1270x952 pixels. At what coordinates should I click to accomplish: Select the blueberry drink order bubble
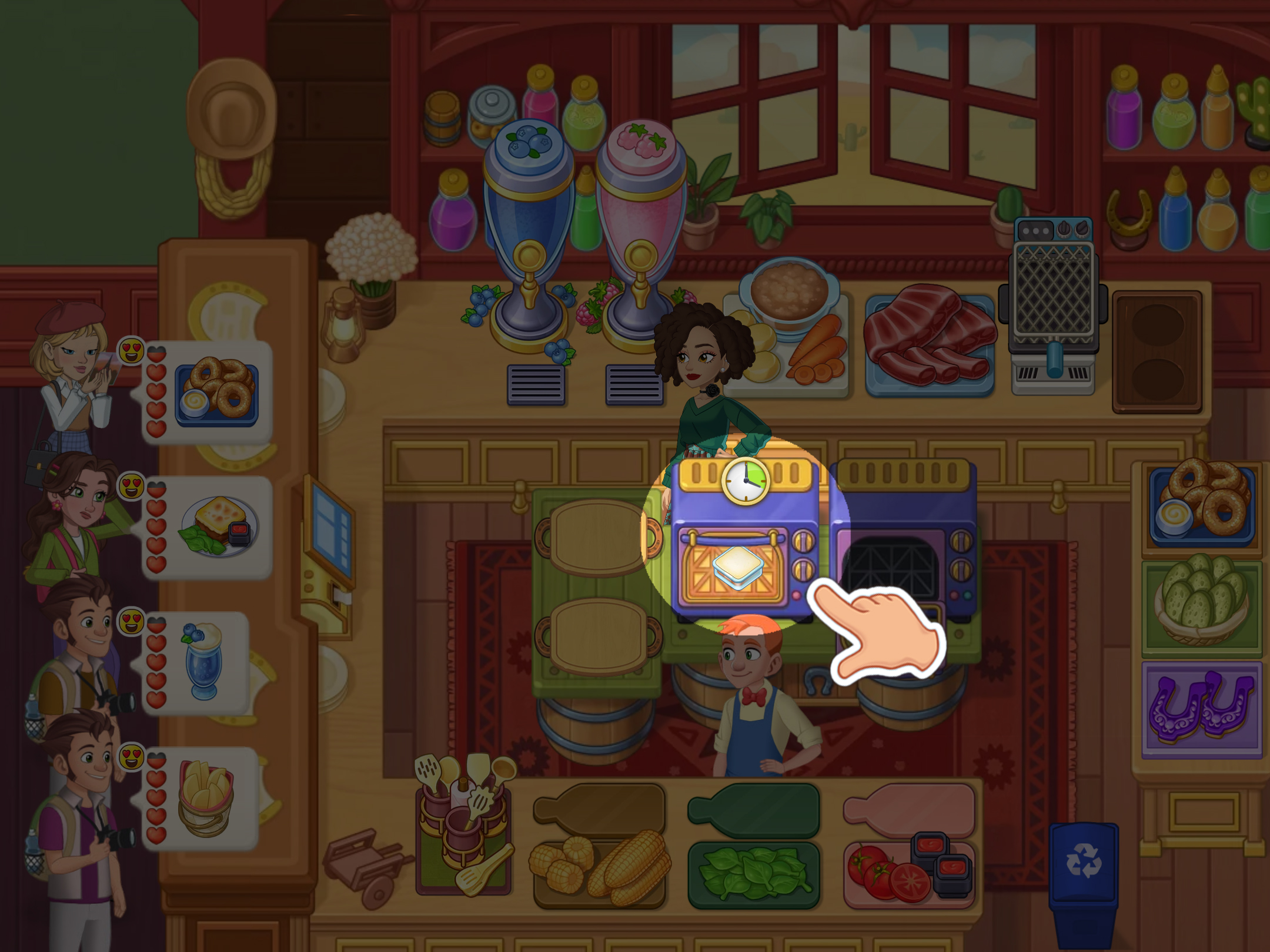203,662
